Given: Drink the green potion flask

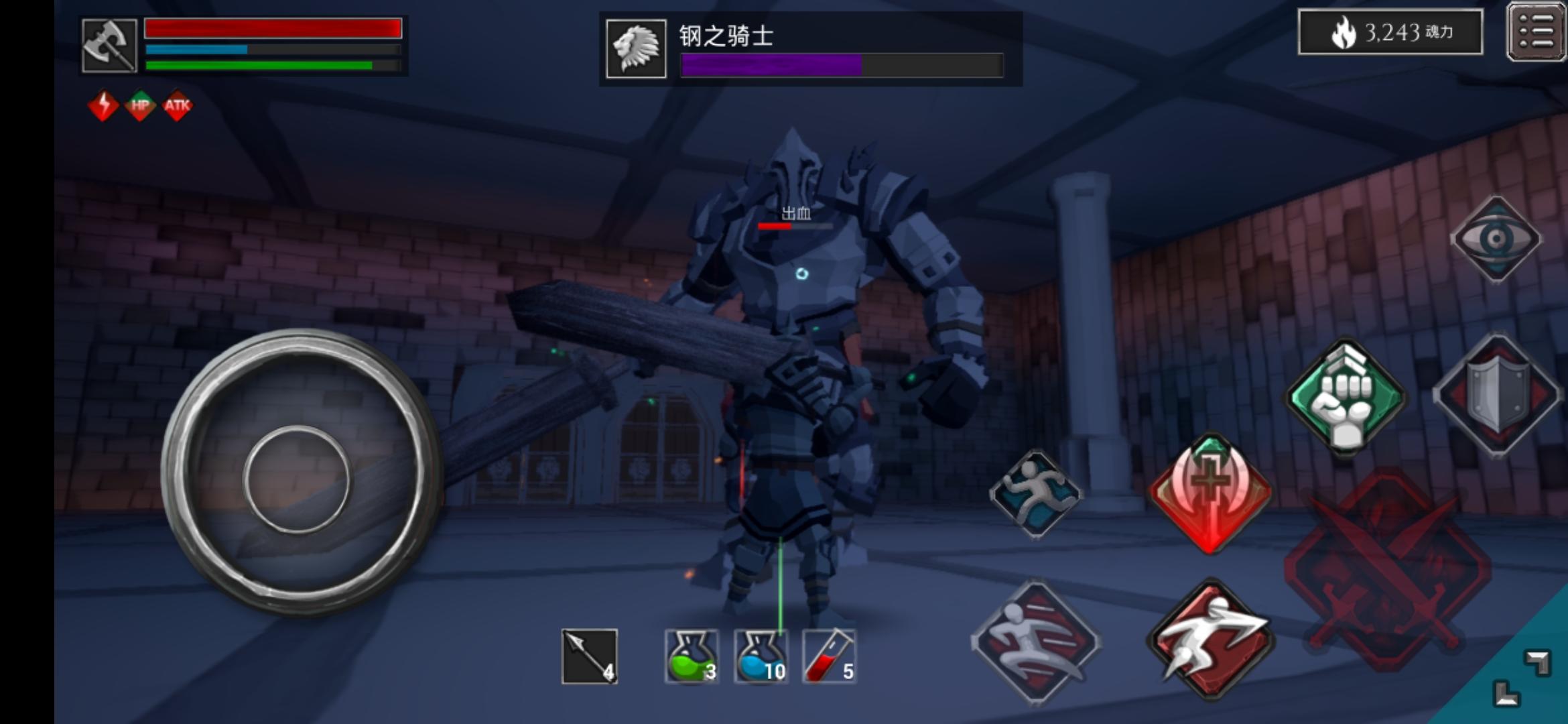Looking at the screenshot, I should (x=692, y=657).
